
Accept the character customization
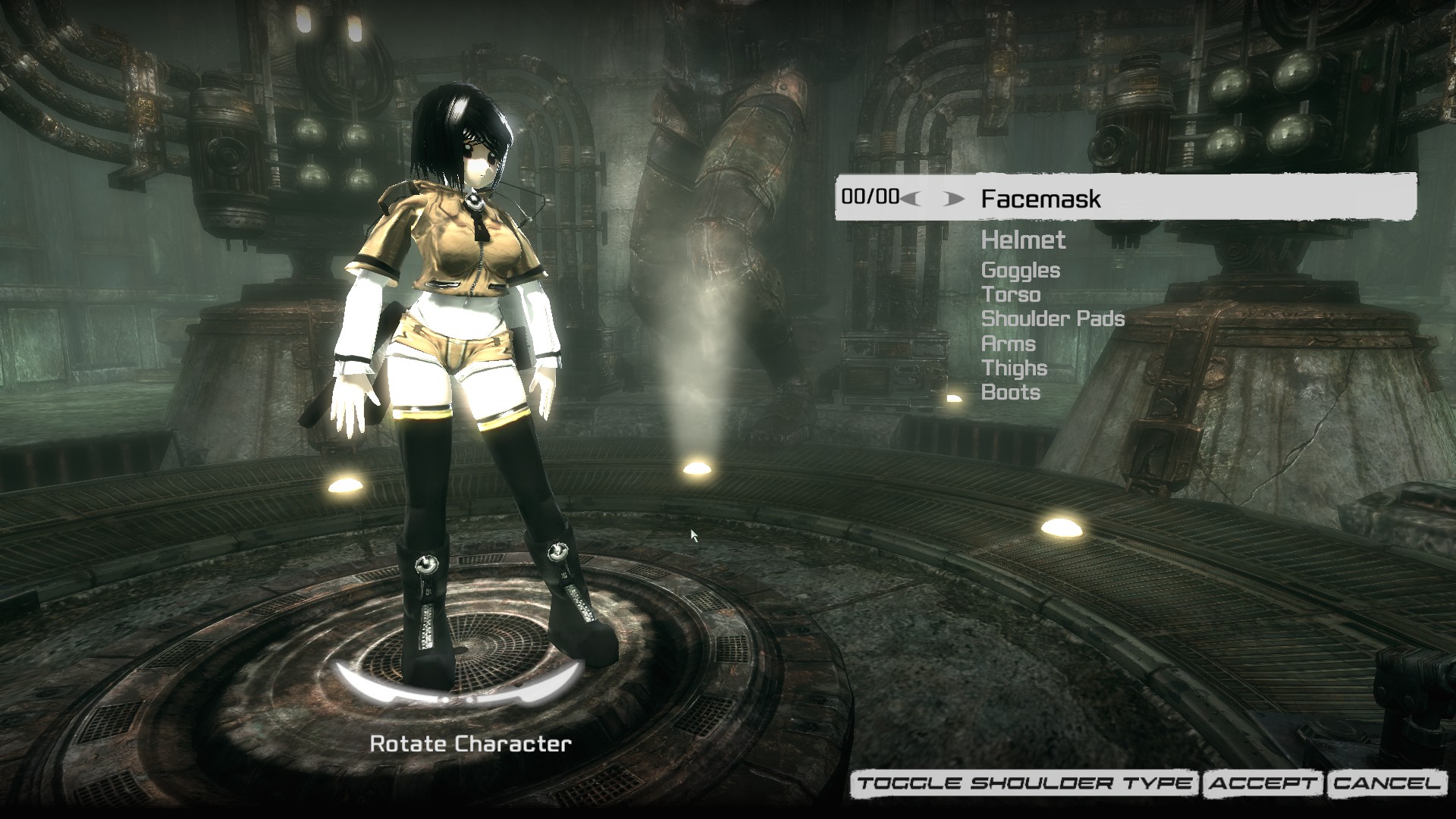tap(1263, 784)
